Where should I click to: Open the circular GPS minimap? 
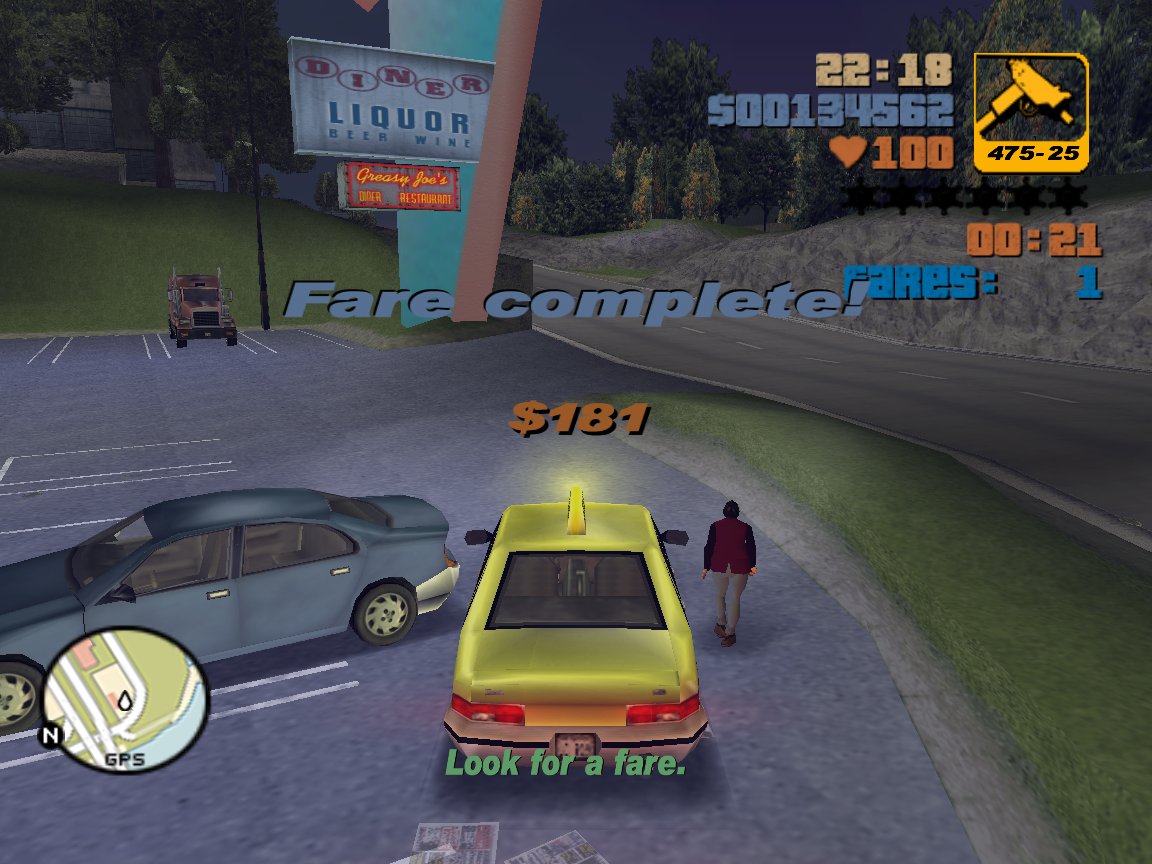pos(125,698)
